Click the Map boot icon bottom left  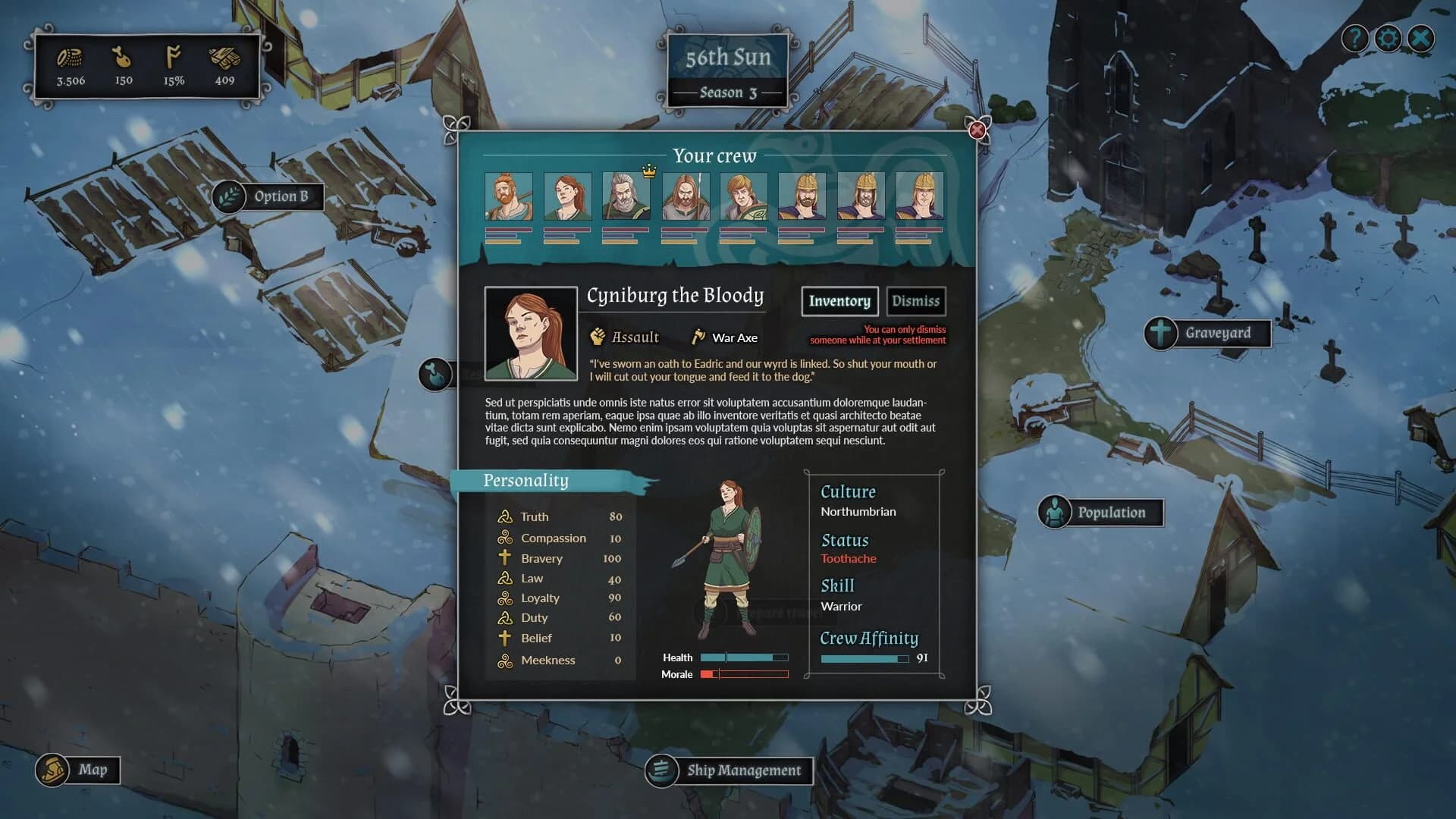click(52, 768)
